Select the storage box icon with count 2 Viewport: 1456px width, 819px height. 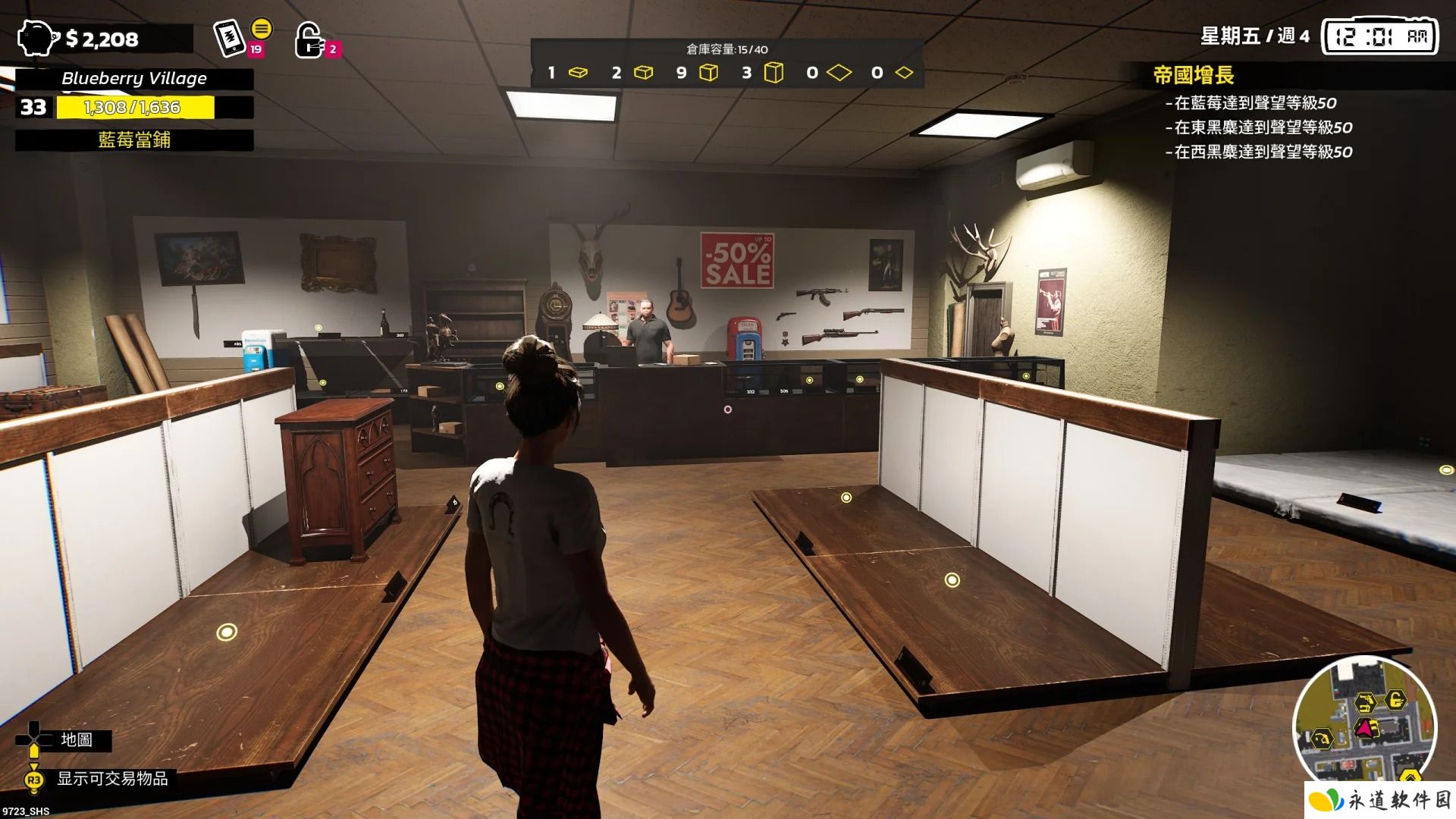pyautogui.click(x=643, y=73)
